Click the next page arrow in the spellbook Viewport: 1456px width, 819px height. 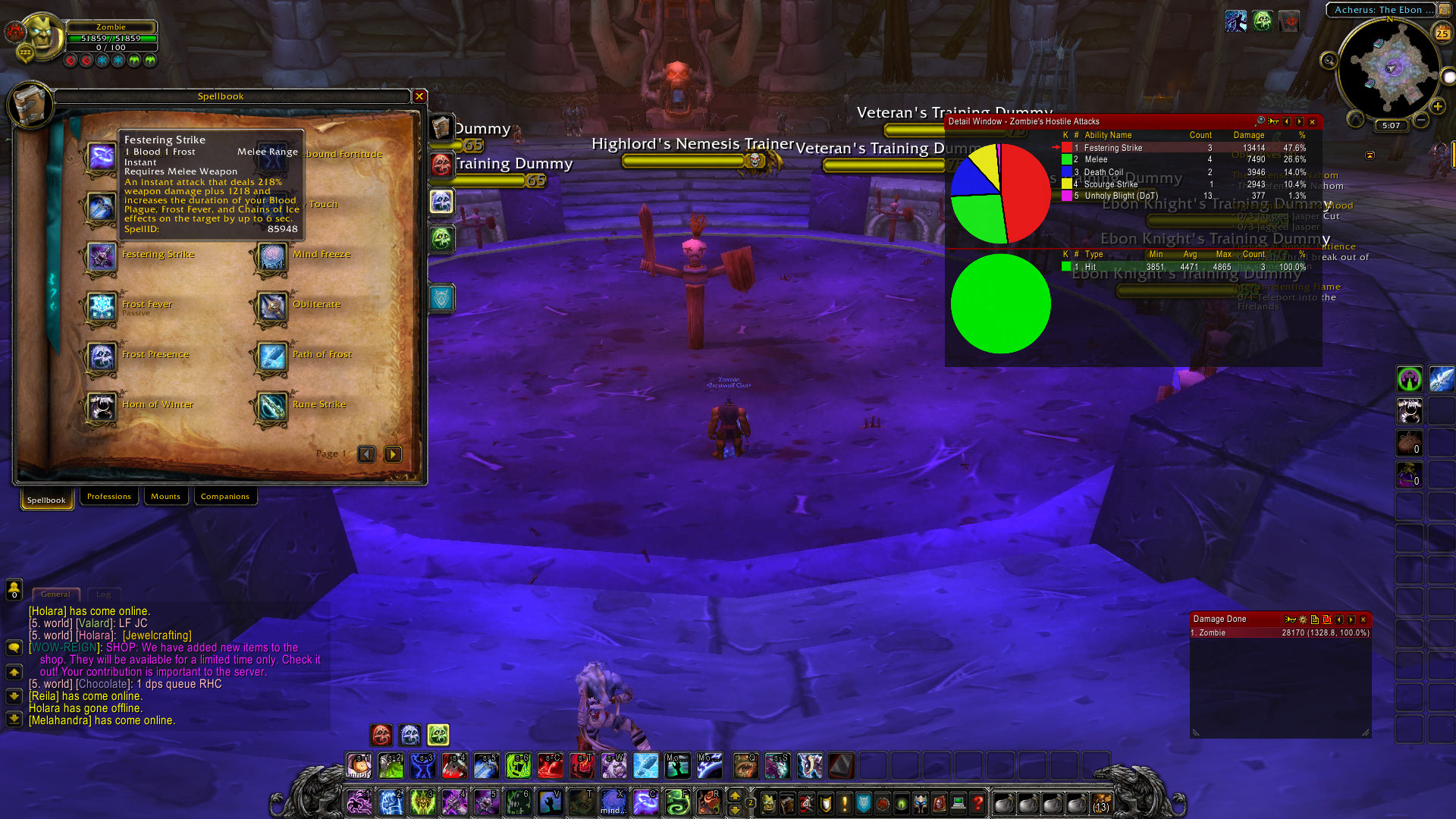pos(392,453)
